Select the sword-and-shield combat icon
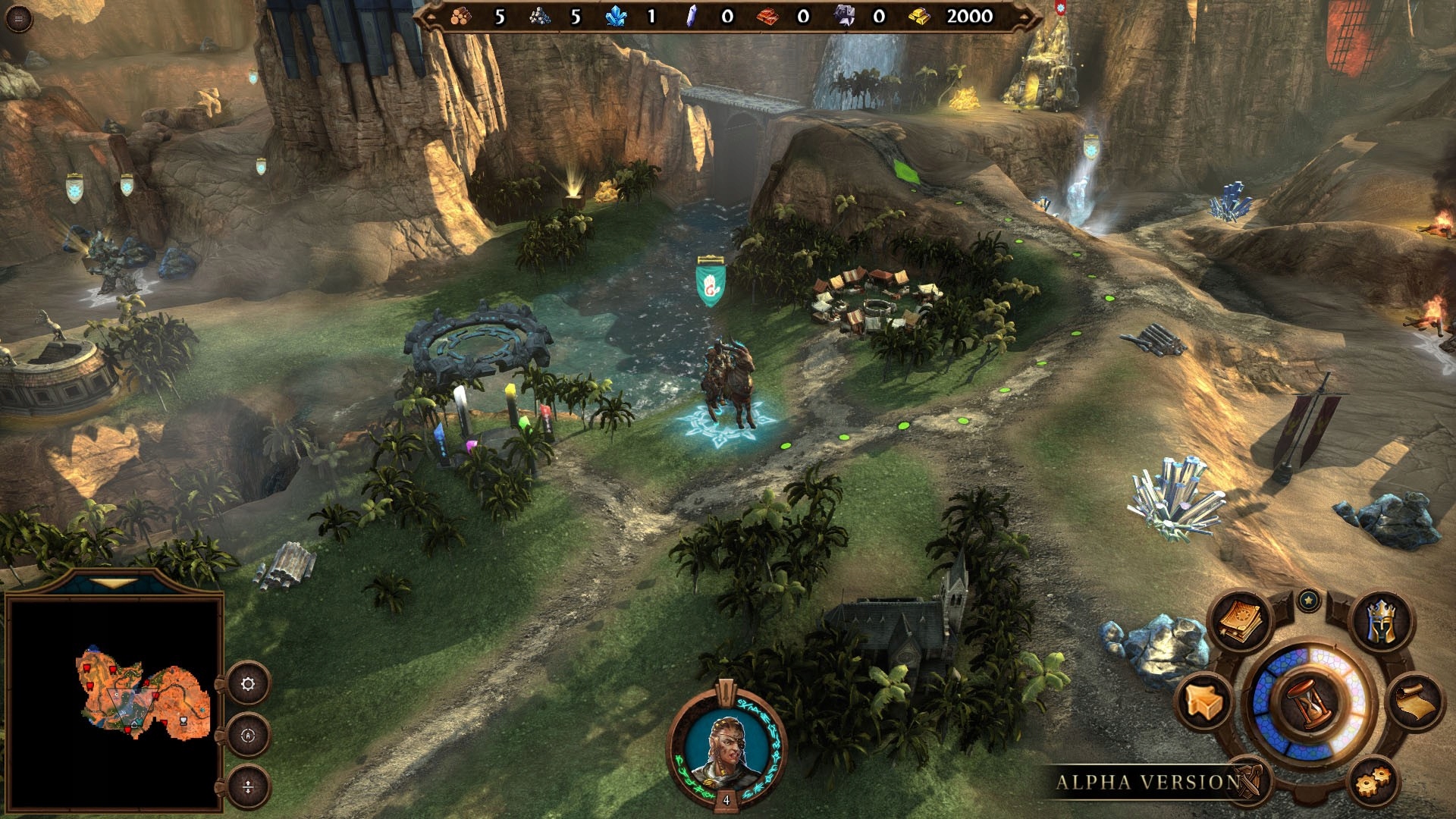1456x819 pixels. pos(1247,780)
